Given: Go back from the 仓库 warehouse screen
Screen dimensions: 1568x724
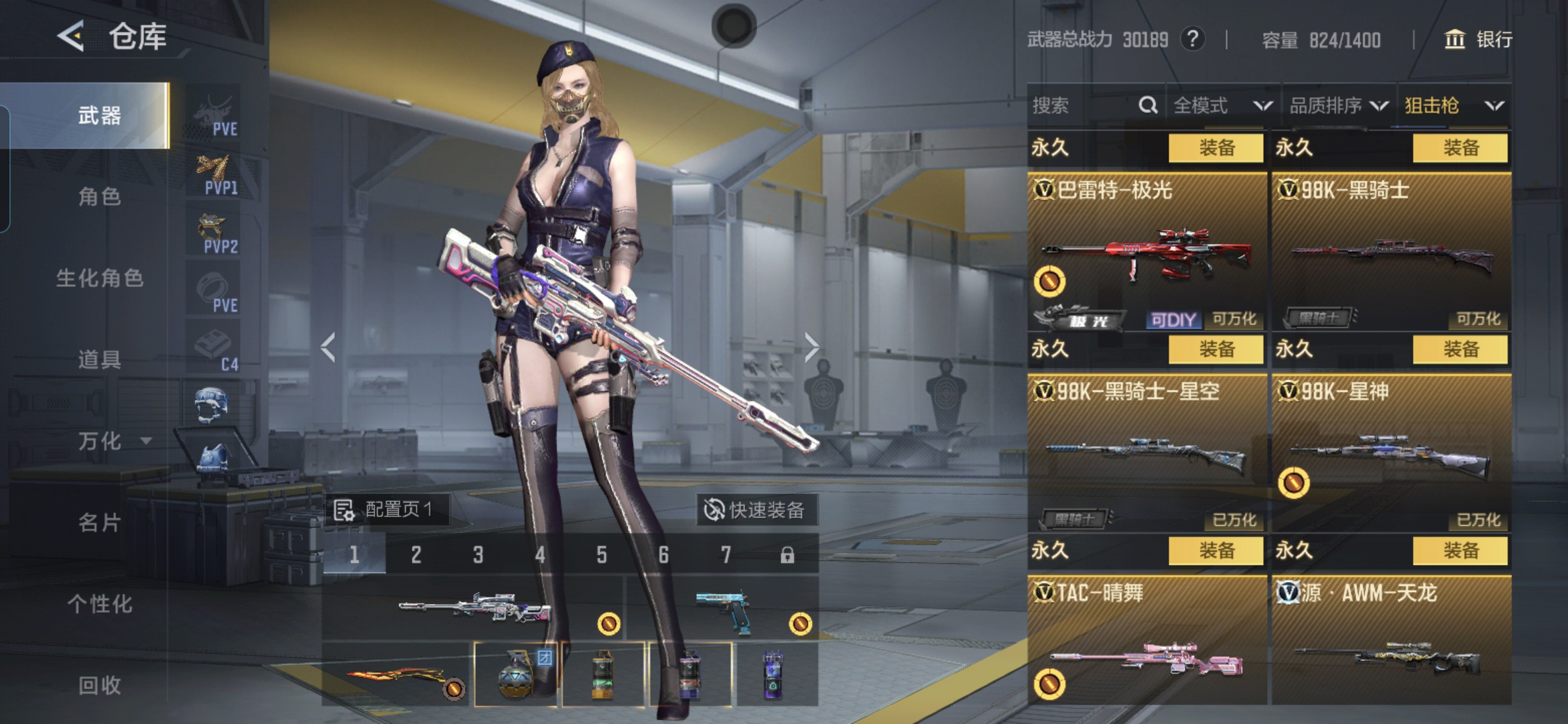Looking at the screenshot, I should pos(71,36).
